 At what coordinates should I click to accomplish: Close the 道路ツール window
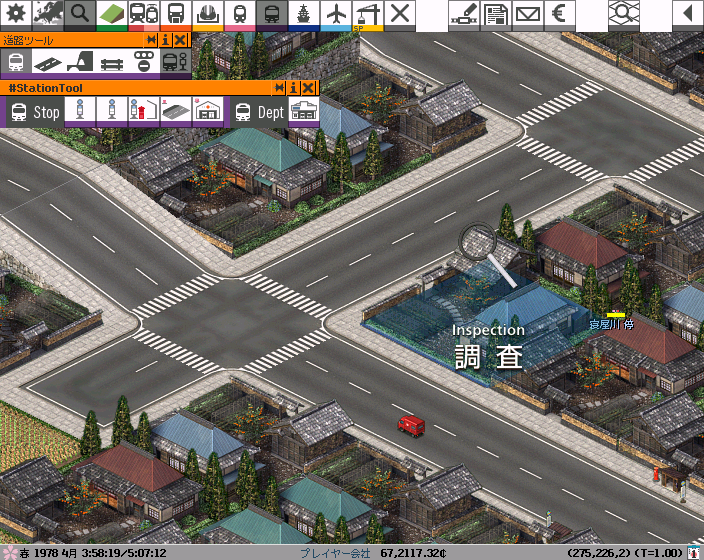pos(180,40)
